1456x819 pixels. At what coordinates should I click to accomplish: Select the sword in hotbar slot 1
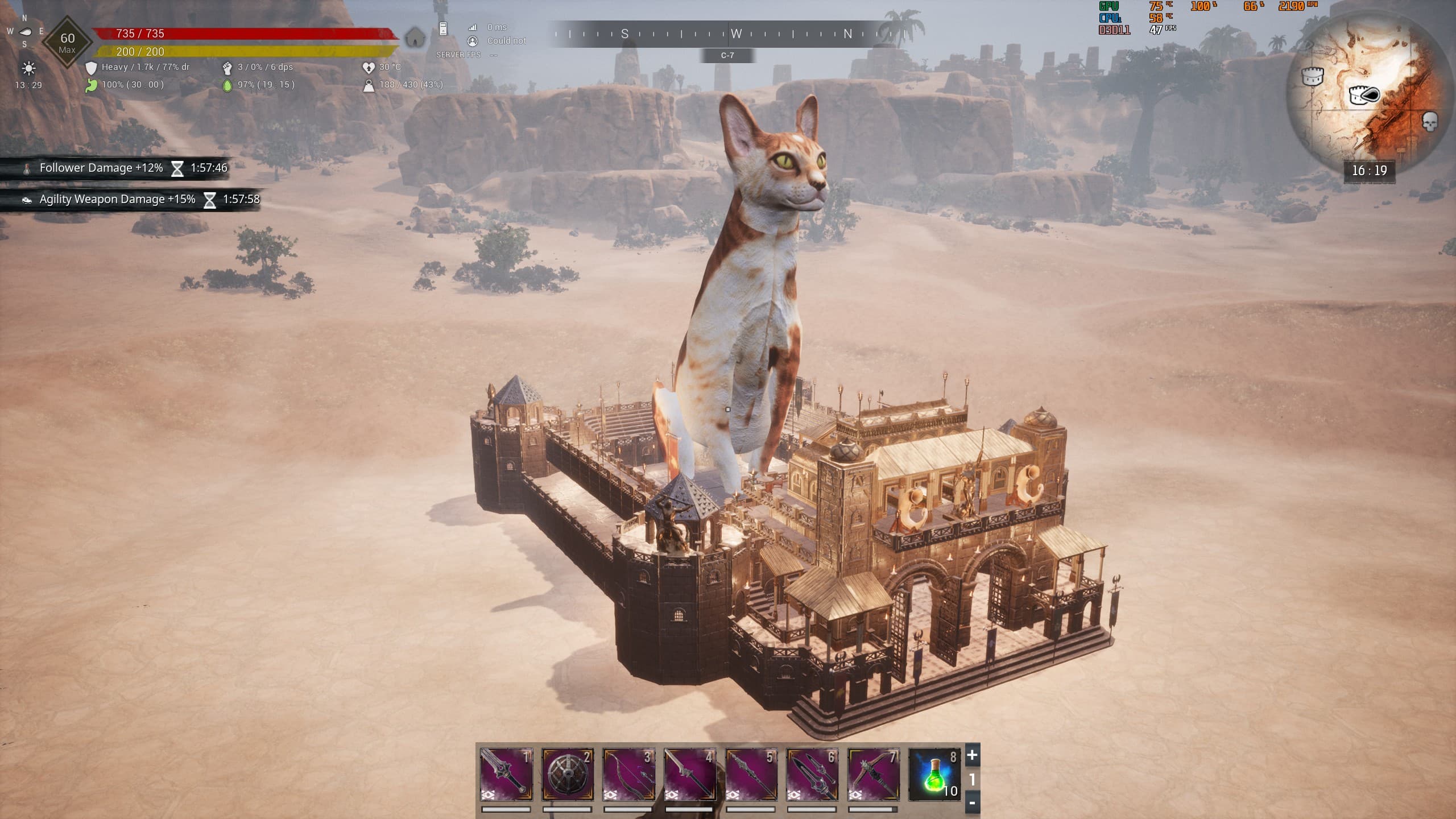click(x=506, y=775)
